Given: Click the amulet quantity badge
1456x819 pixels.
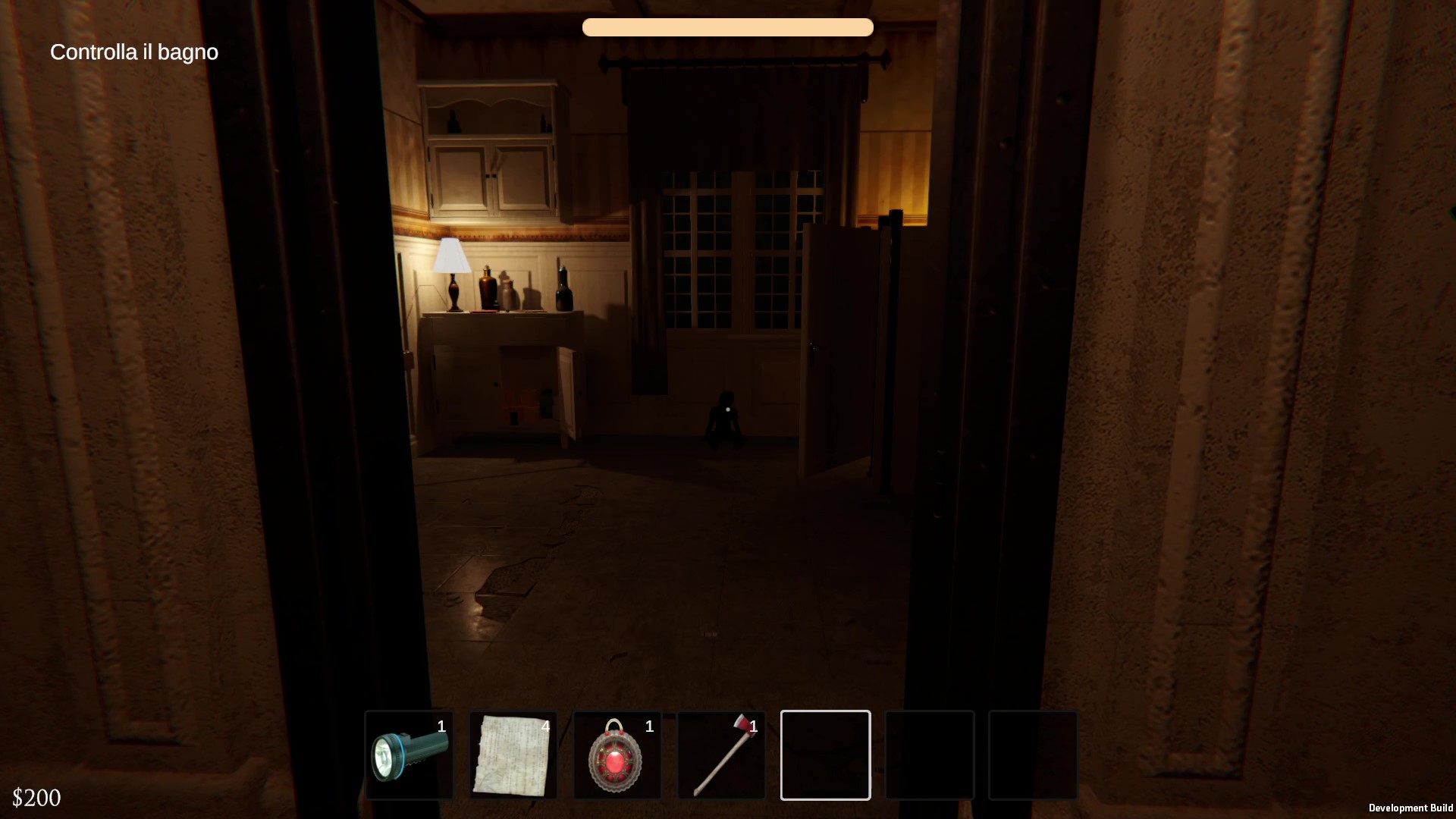Looking at the screenshot, I should pos(650,726).
